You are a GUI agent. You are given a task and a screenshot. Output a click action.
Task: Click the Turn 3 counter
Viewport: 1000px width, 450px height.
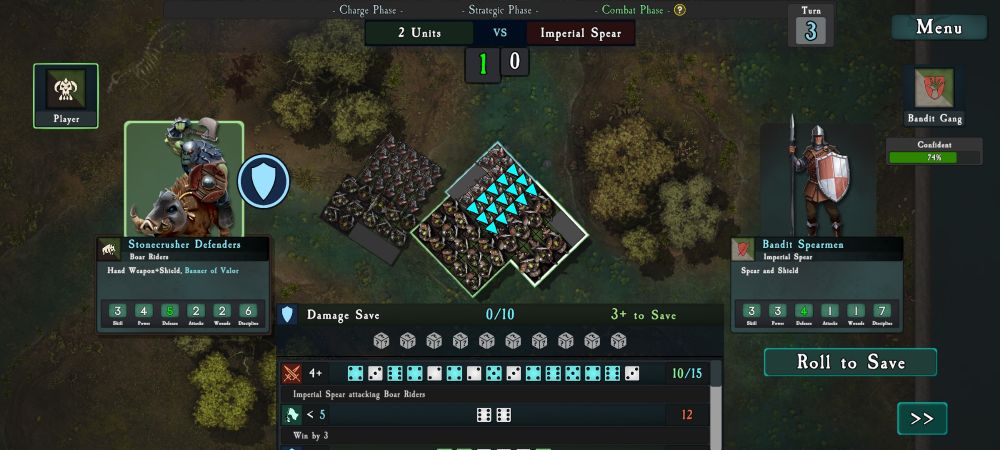[811, 26]
